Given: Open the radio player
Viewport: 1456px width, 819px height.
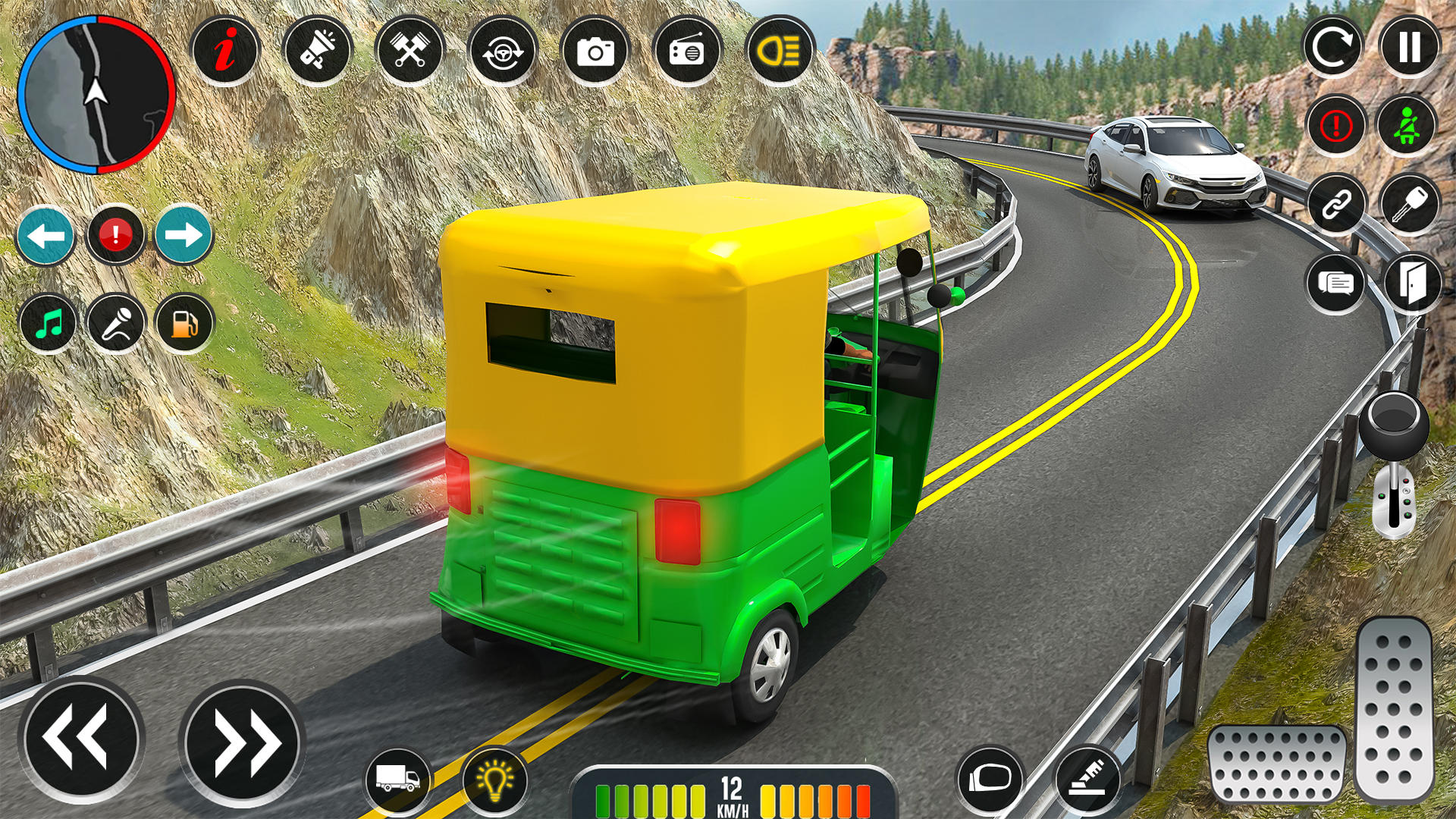Looking at the screenshot, I should click(689, 52).
